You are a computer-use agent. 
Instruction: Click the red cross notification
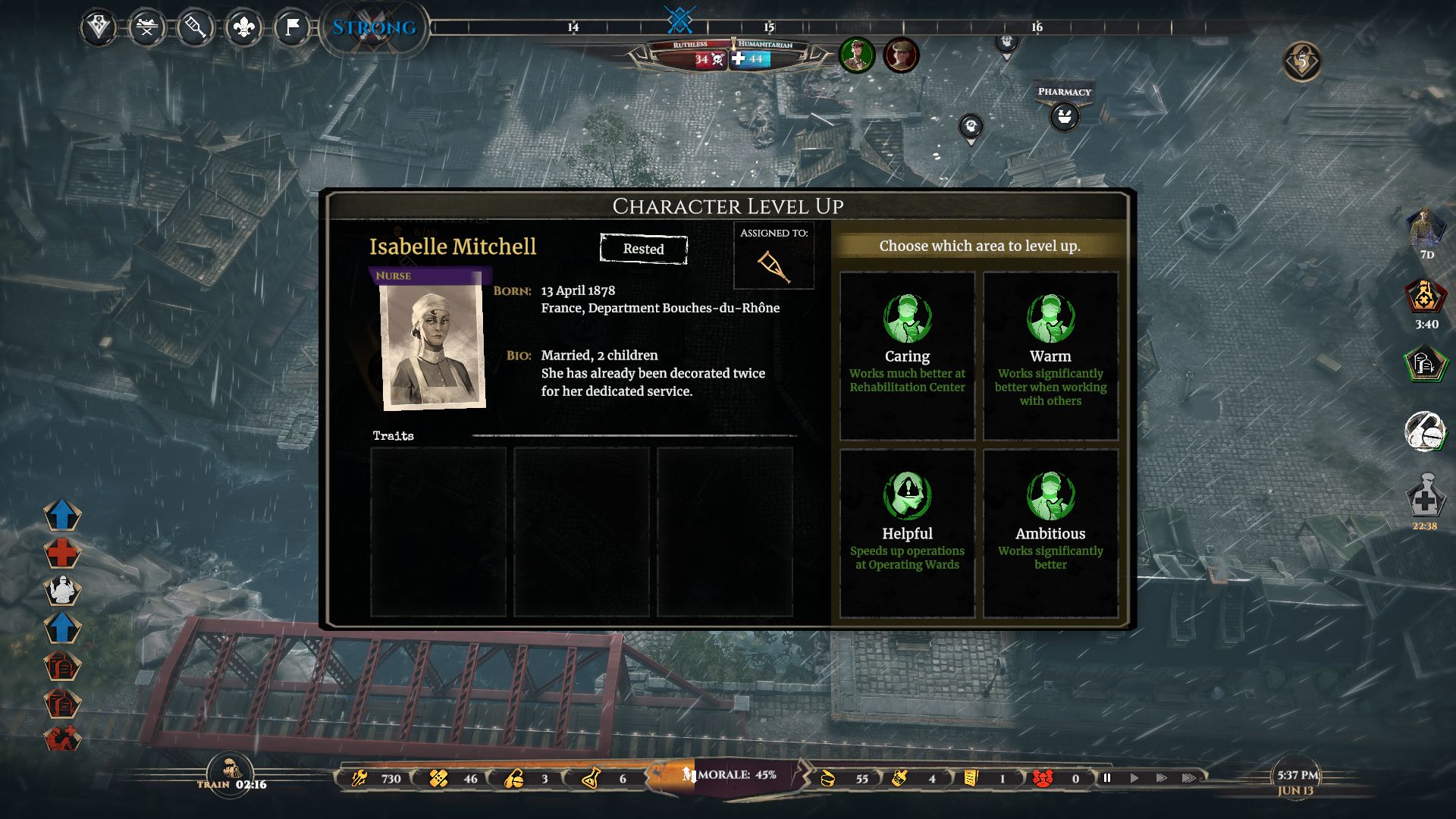point(61,553)
